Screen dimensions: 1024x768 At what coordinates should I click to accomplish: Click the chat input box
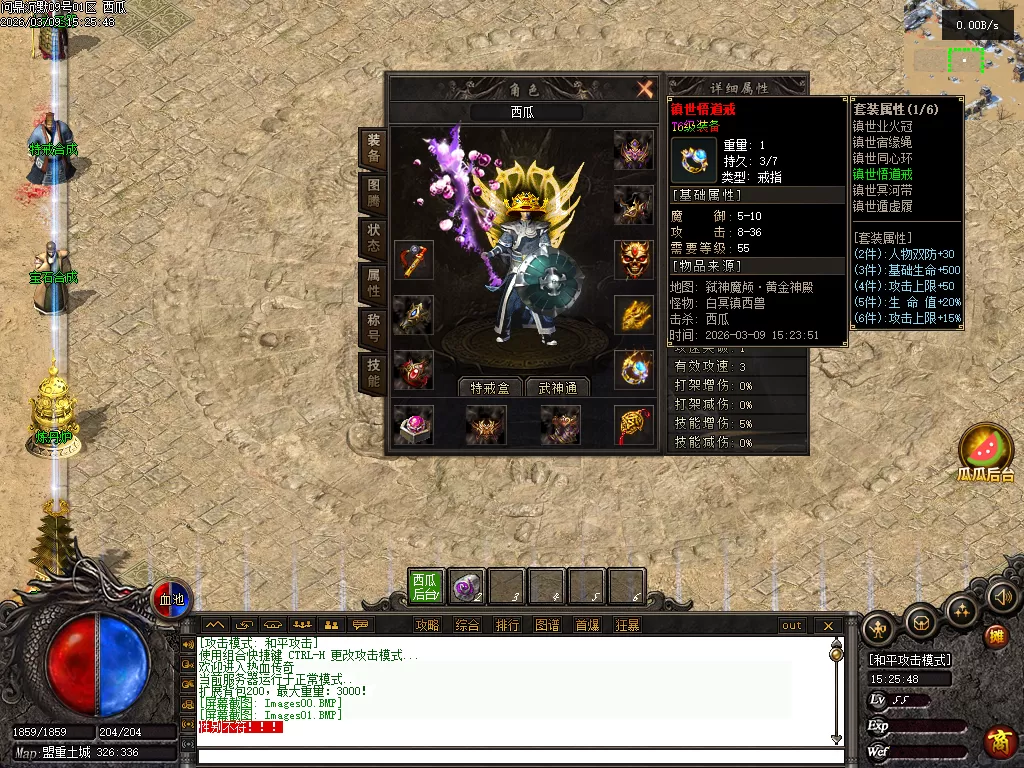tap(510, 755)
